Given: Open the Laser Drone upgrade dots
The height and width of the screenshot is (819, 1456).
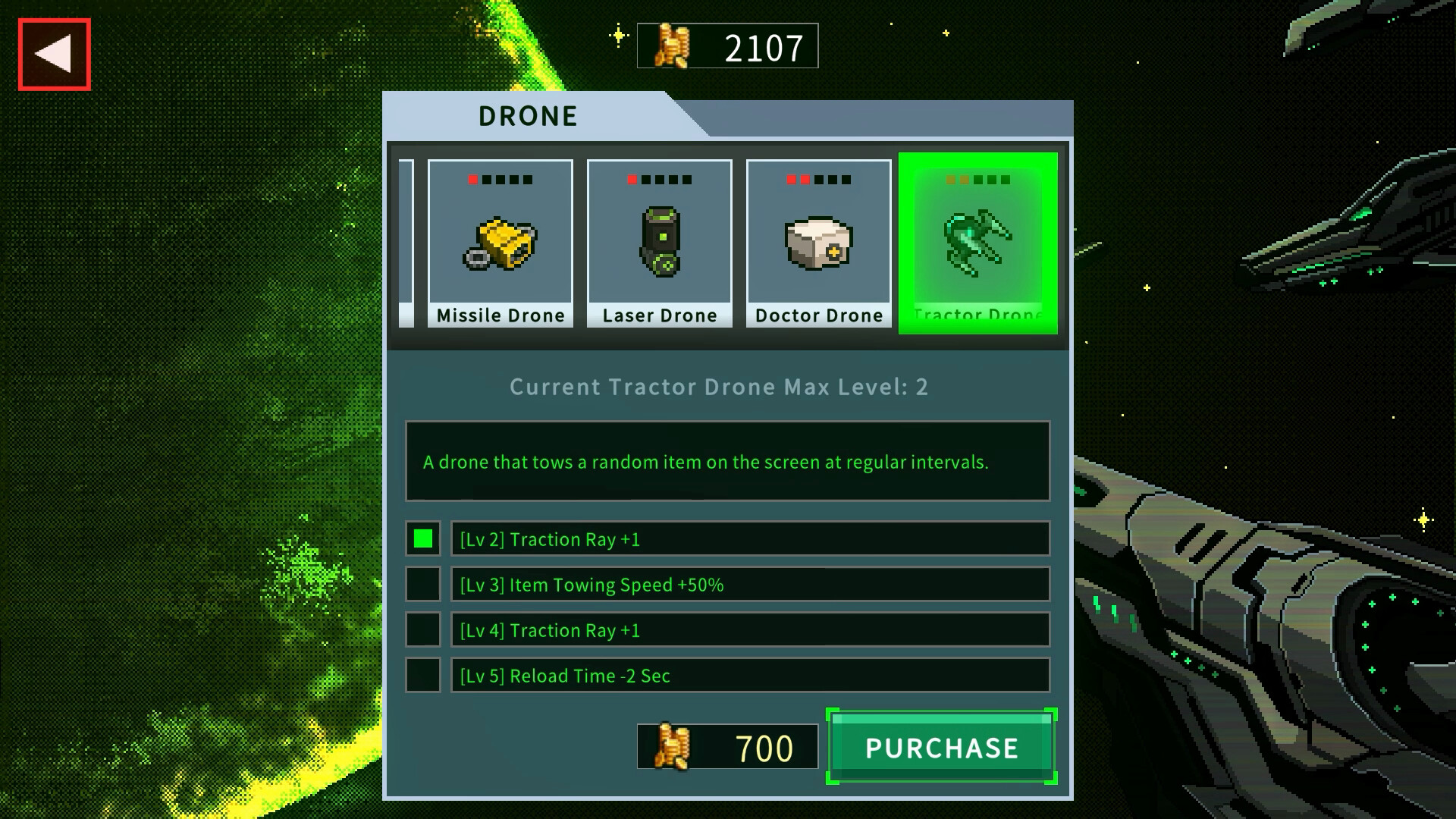Looking at the screenshot, I should tap(659, 180).
